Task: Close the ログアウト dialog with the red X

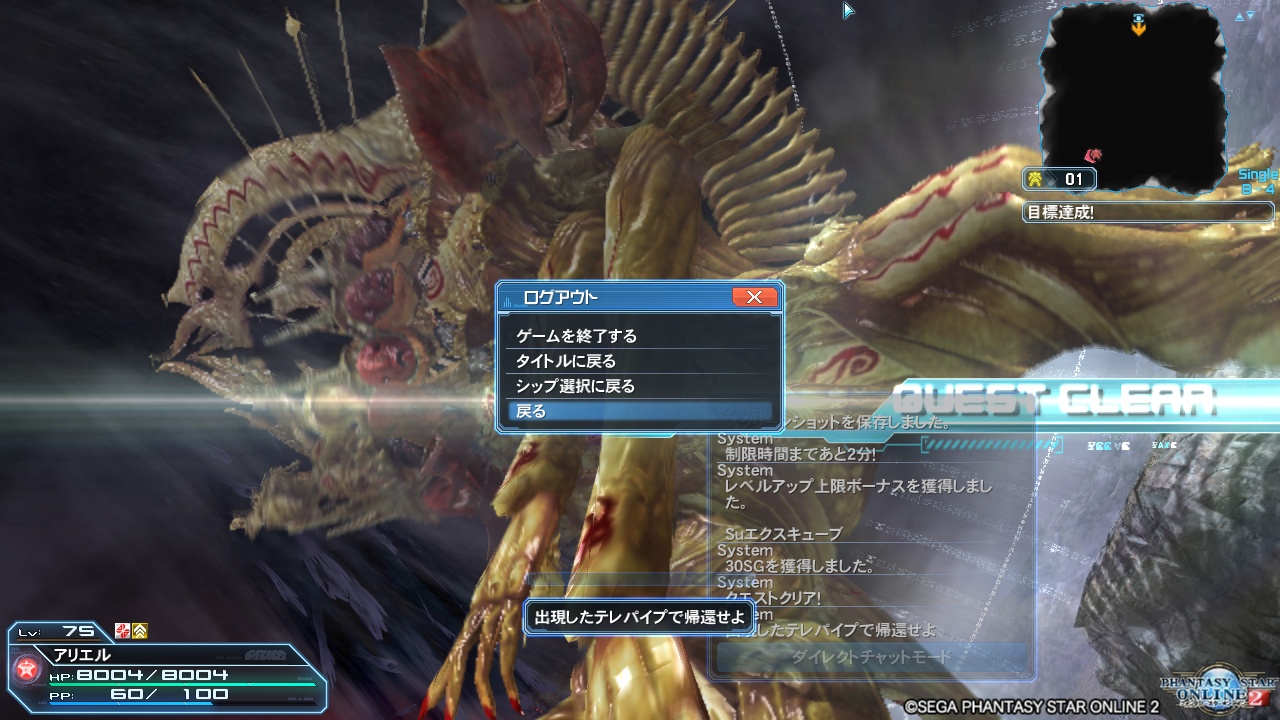Action: coord(754,296)
